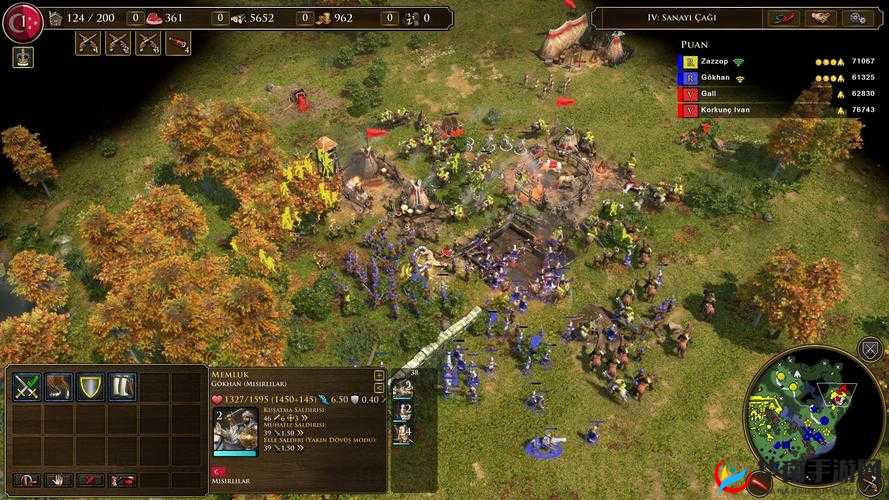Select the cannon control group icon
The height and width of the screenshot is (500, 889).
click(x=178, y=43)
